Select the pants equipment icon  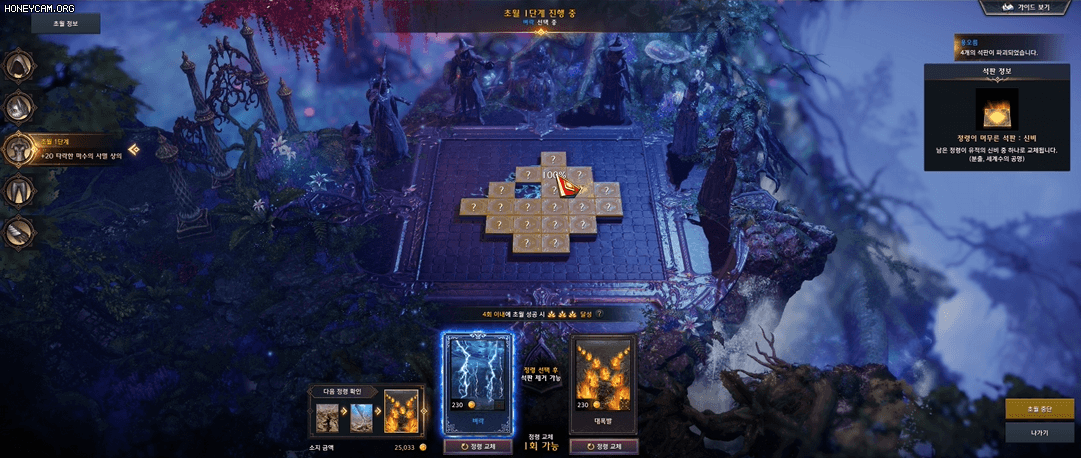pyautogui.click(x=19, y=190)
